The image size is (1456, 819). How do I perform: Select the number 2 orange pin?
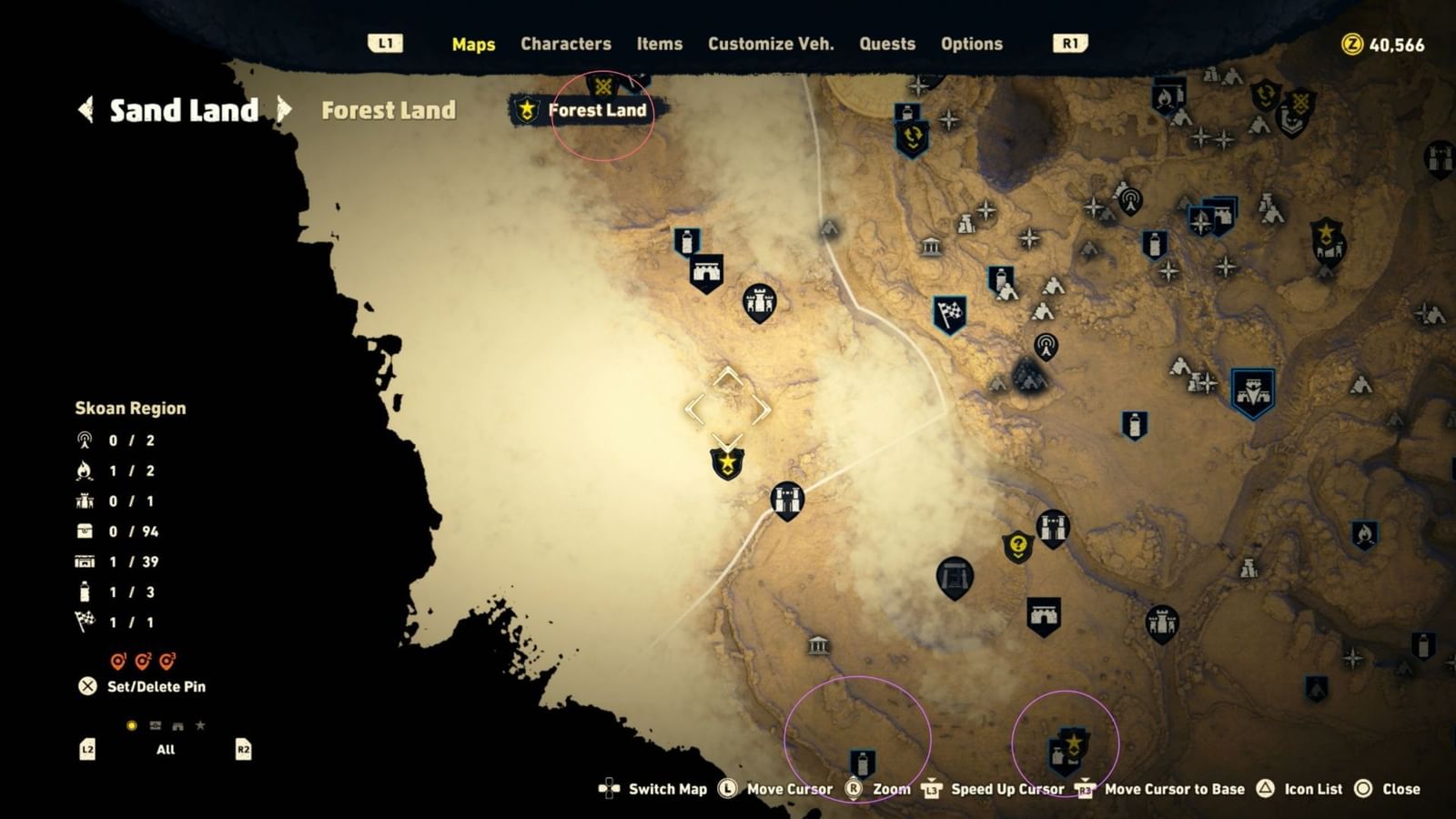coord(142,658)
